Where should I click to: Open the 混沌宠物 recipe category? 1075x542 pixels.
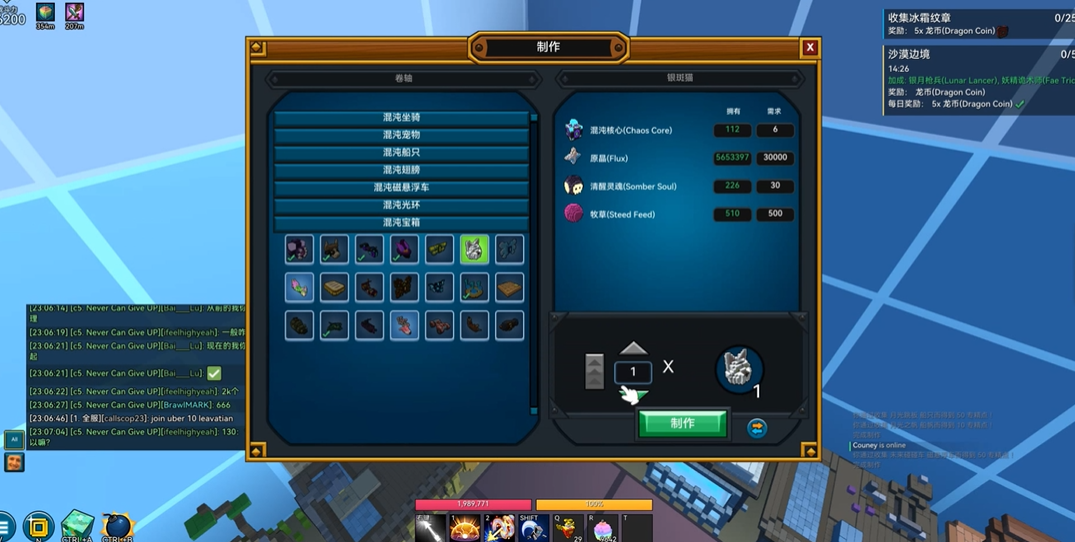pyautogui.click(x=401, y=135)
